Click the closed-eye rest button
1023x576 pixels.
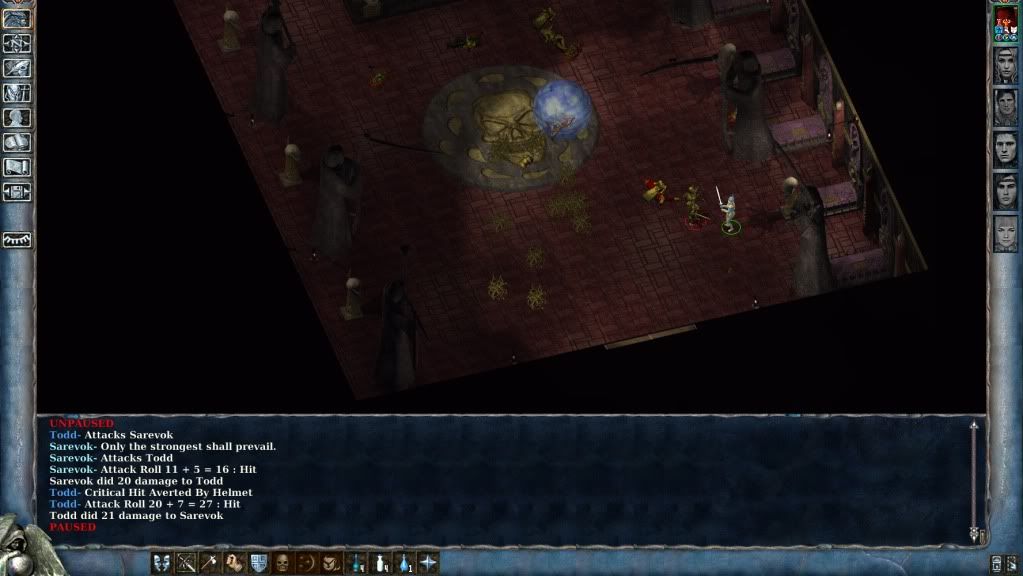(x=17, y=240)
